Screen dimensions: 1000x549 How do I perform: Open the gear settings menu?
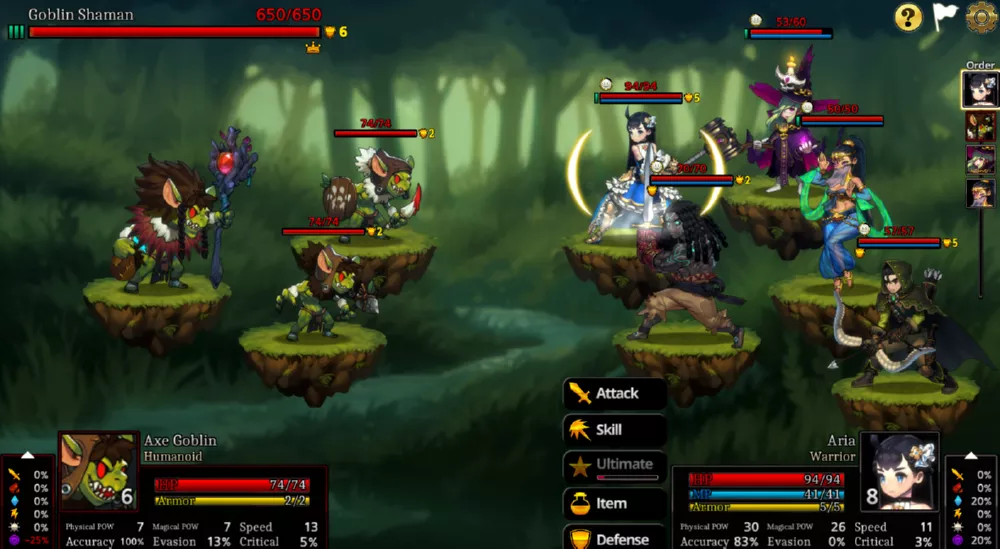click(981, 17)
